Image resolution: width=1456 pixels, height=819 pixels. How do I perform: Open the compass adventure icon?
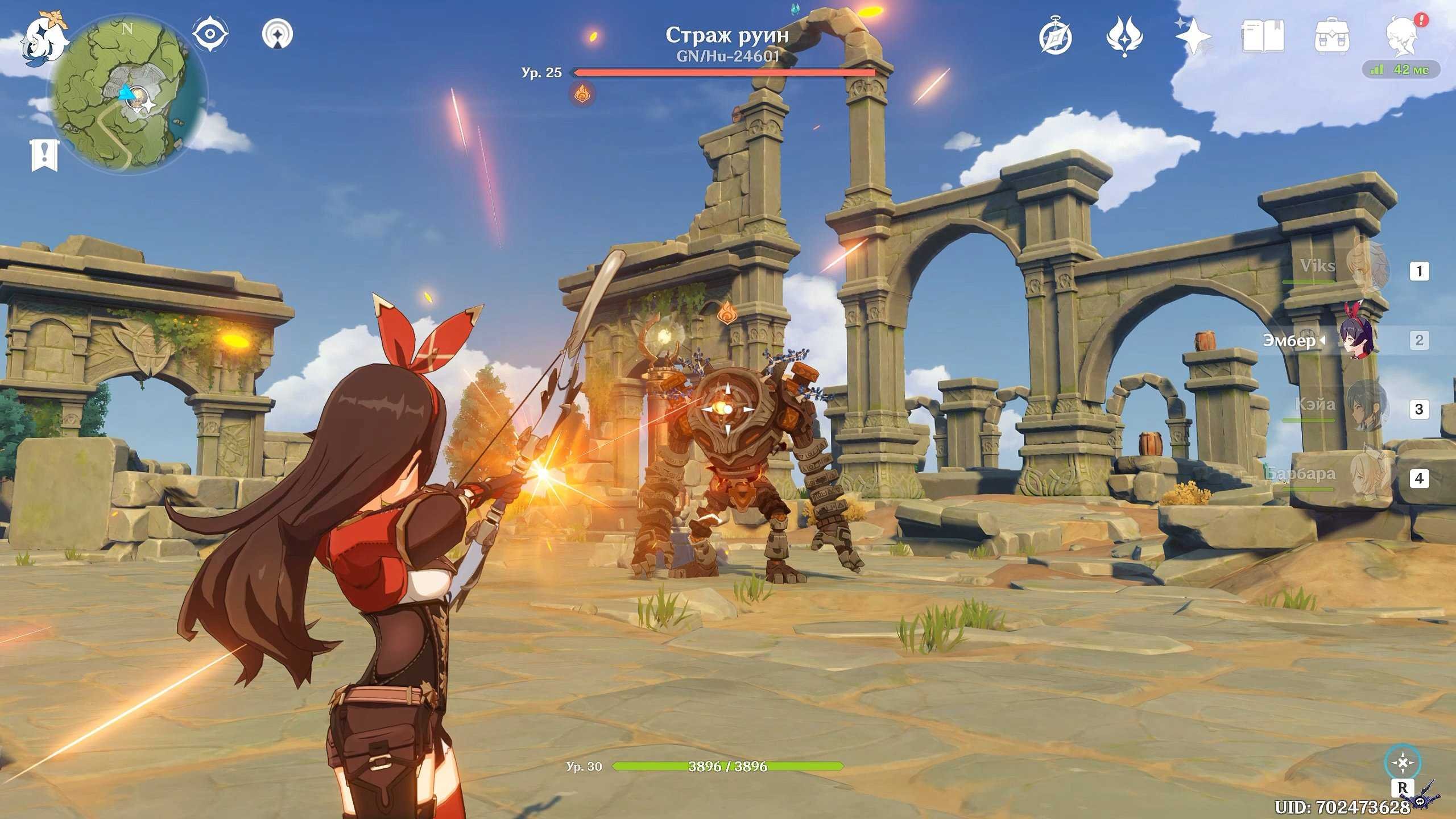(1056, 38)
